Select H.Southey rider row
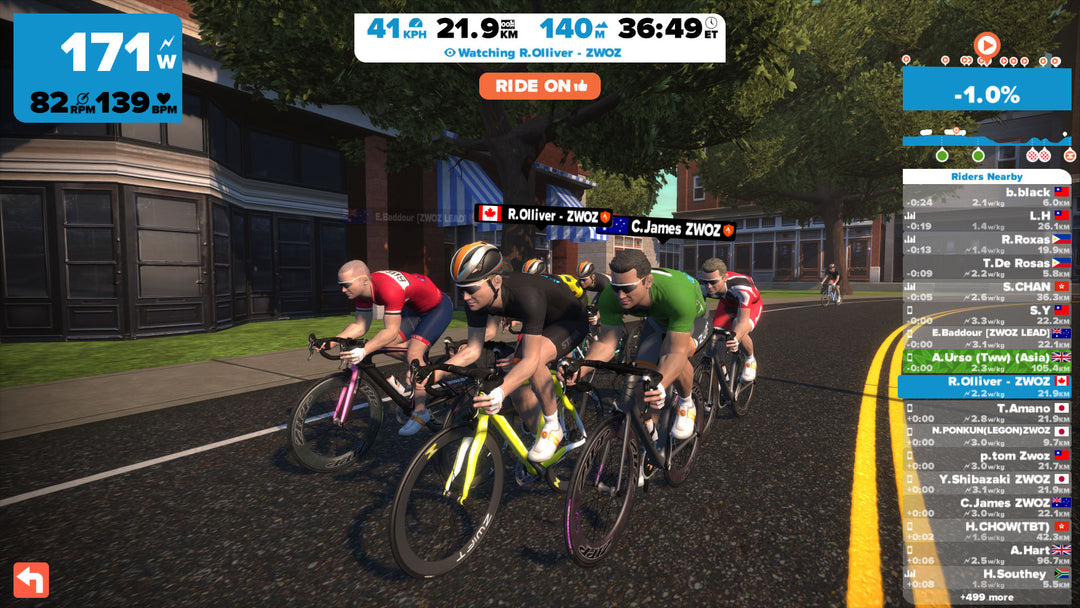This screenshot has height=608, width=1080. 987,579
